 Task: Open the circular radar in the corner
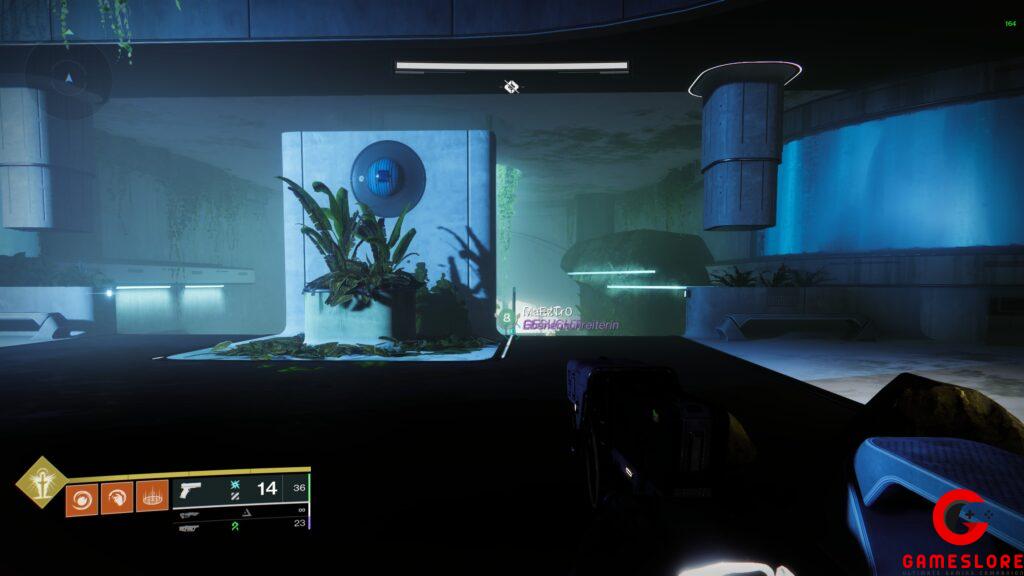(68, 77)
